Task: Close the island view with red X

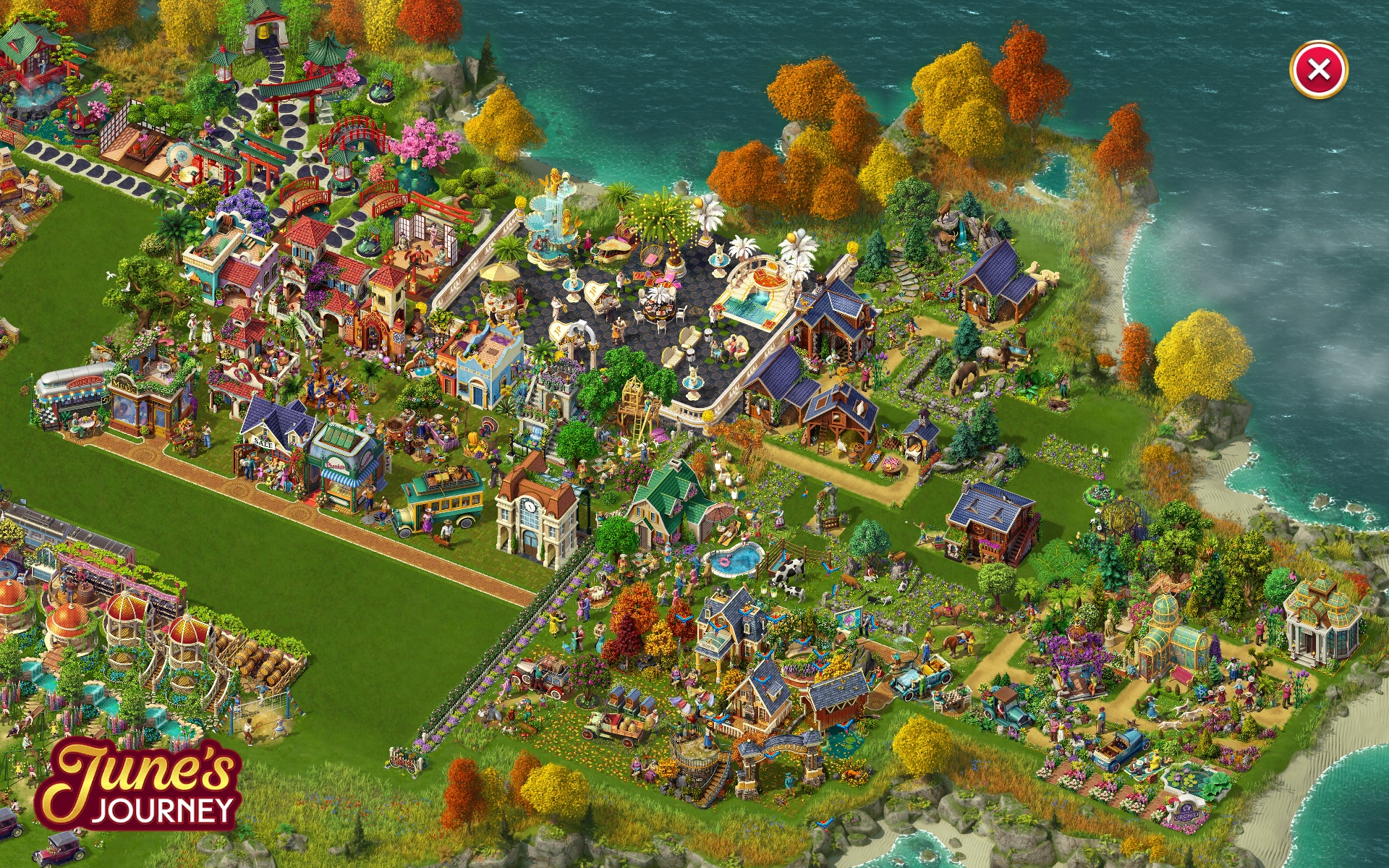Action: (1318, 70)
